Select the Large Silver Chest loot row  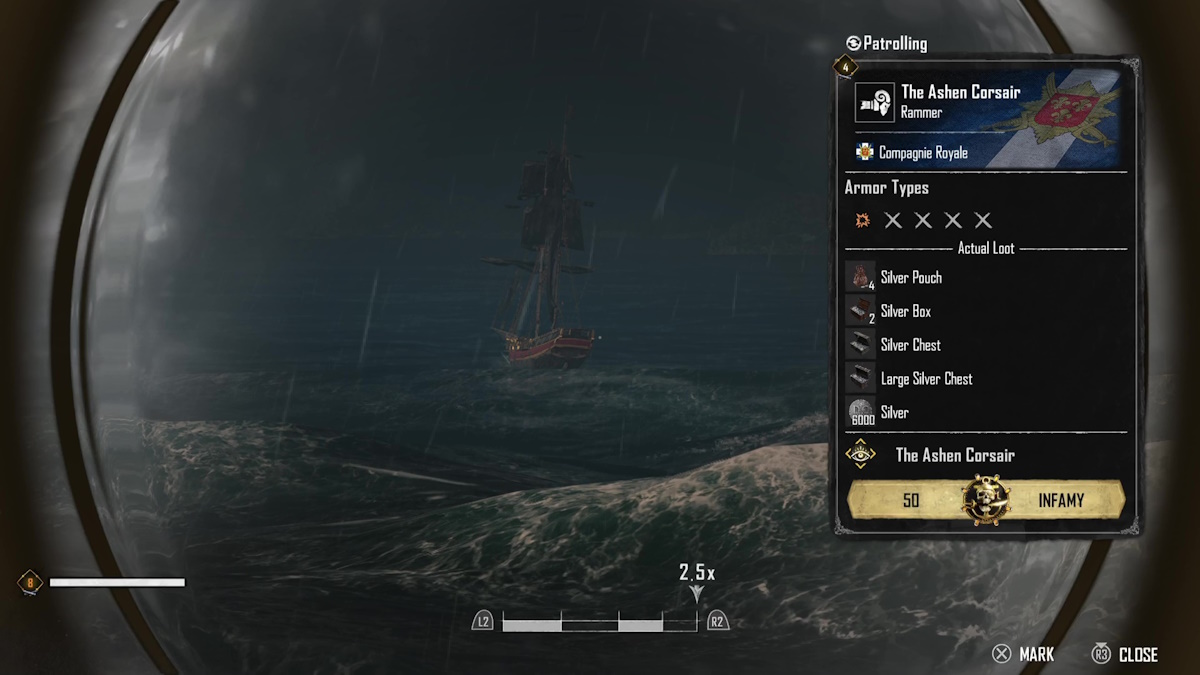click(x=926, y=379)
